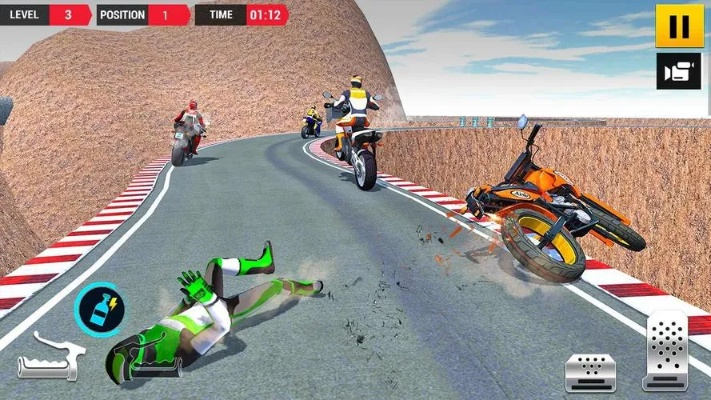Viewport: 711px width, 400px height.
Task: Pause the race
Action: [x=679, y=25]
